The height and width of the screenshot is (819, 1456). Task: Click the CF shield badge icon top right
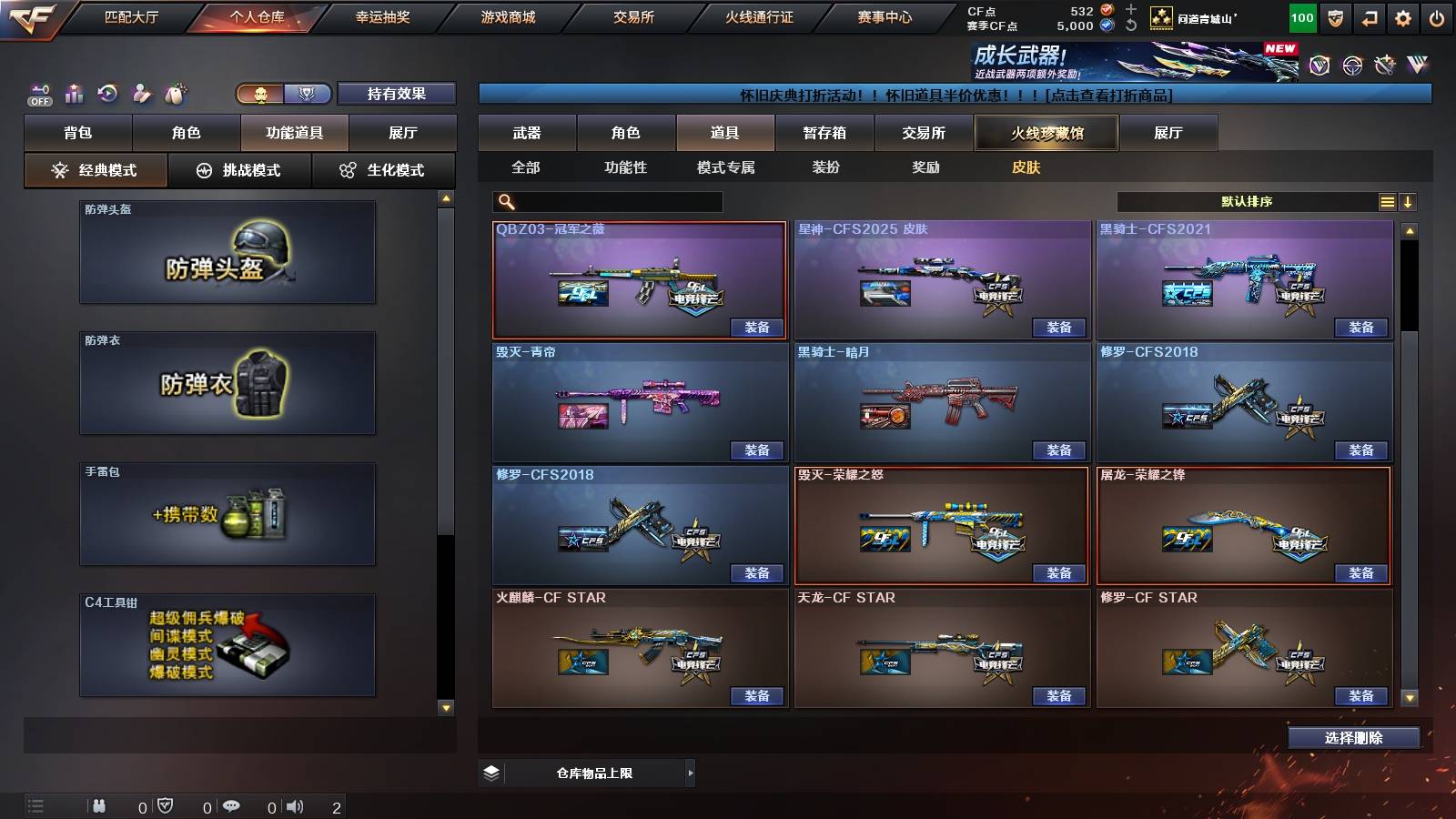[x=1336, y=17]
